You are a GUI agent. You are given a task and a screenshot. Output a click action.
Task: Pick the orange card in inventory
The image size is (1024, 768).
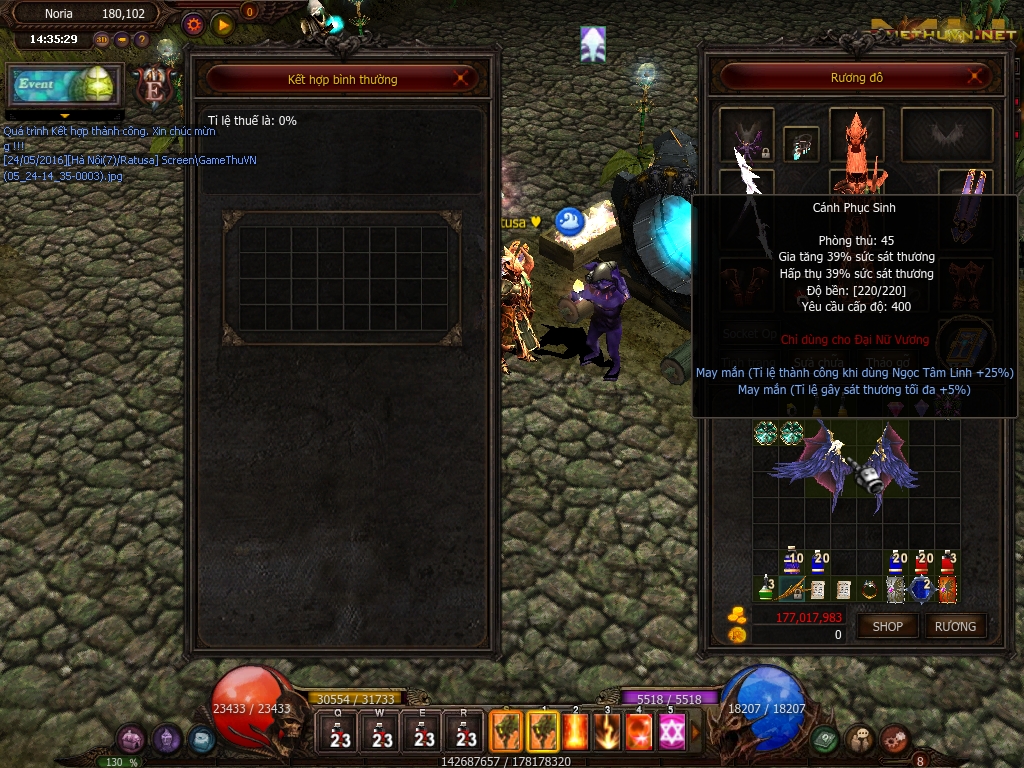pyautogui.click(x=946, y=590)
